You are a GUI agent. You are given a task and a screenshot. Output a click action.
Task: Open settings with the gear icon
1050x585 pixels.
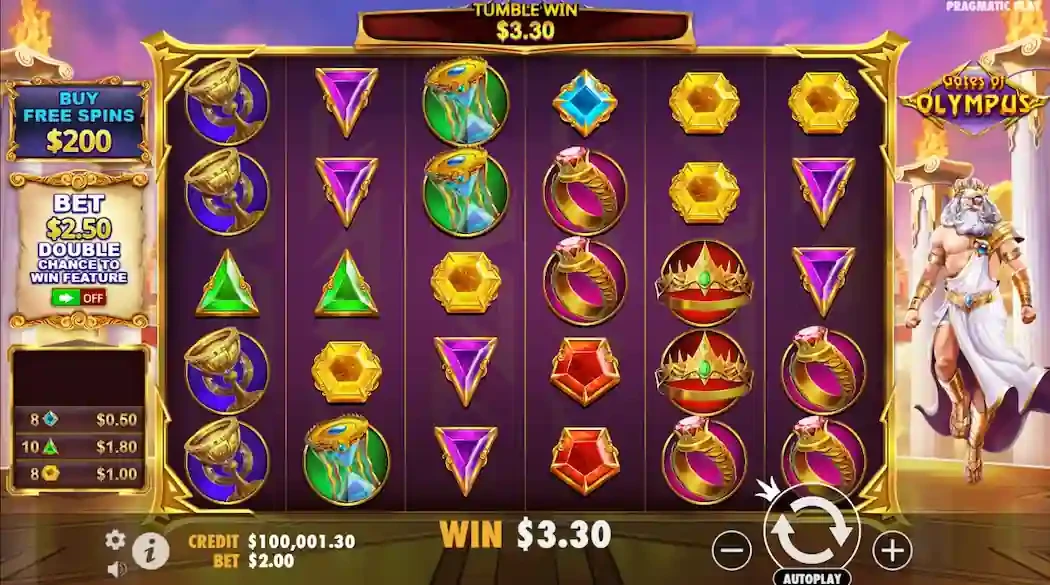pyautogui.click(x=116, y=540)
